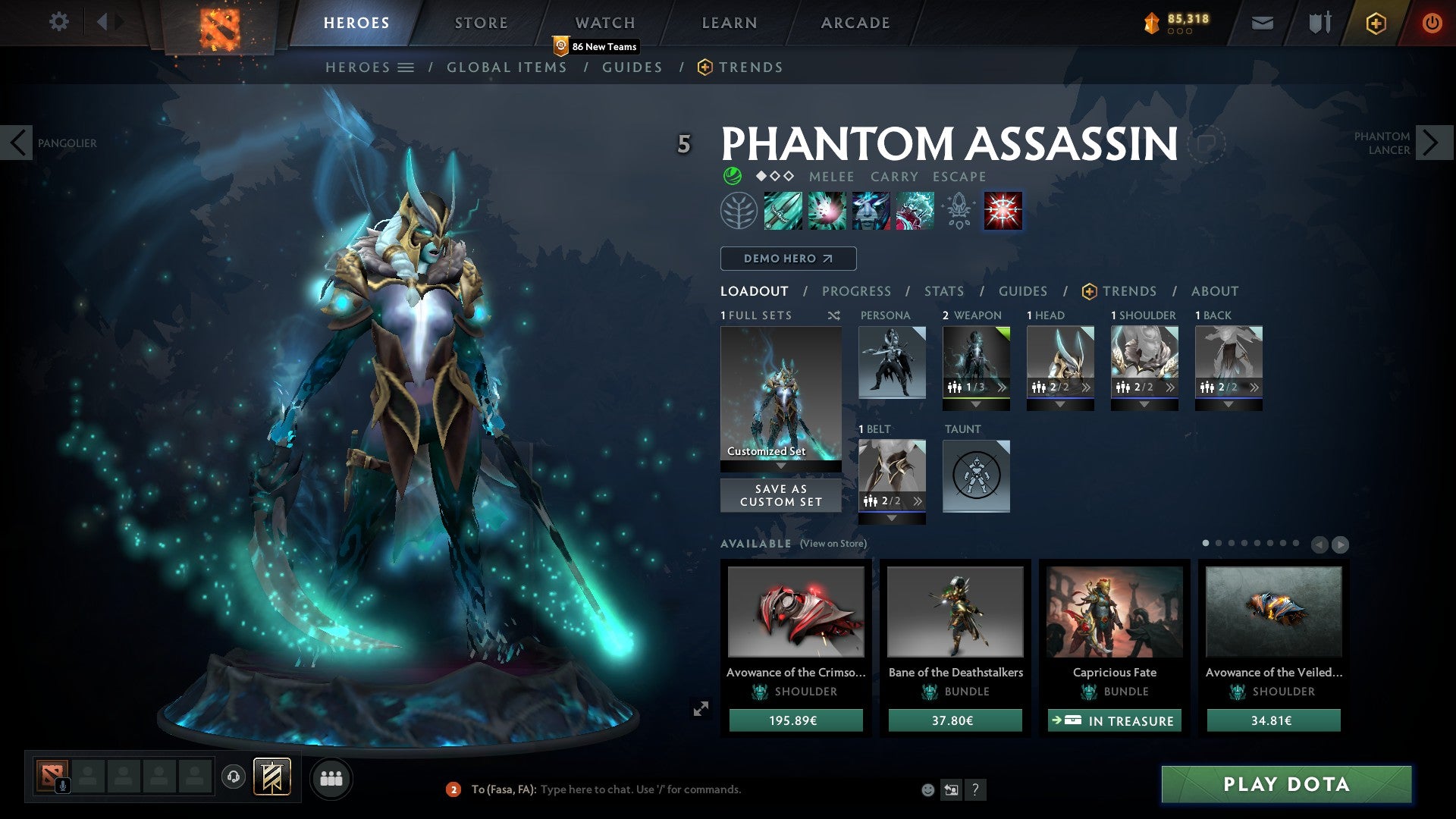The image size is (1456, 819).
Task: Click the SAVE AS CUSTOM SET button
Action: click(x=780, y=495)
